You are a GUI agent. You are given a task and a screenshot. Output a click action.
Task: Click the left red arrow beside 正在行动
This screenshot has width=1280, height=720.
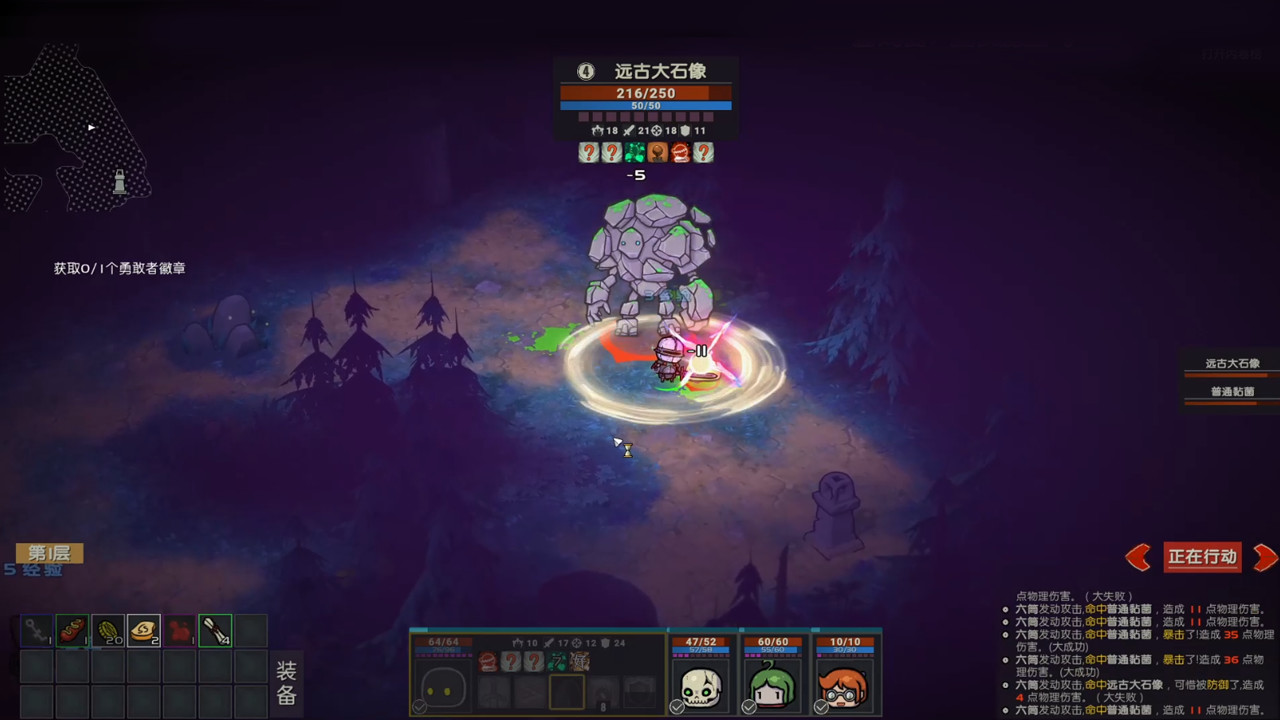pos(1138,557)
